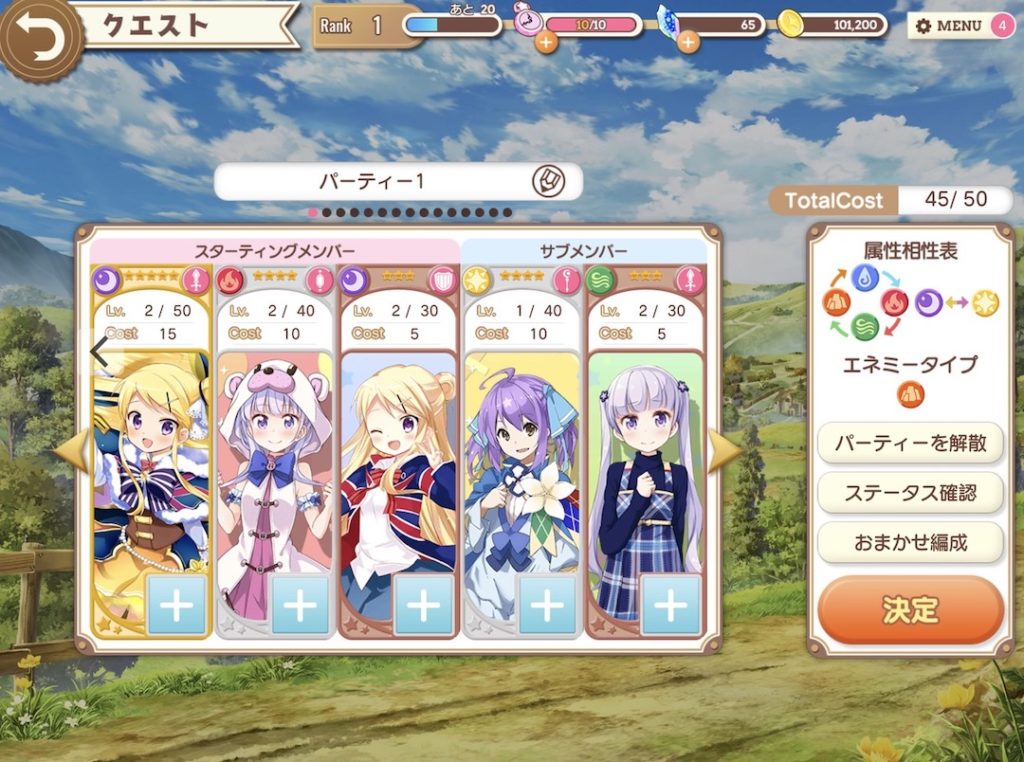
Task: Go back using the return arrow button
Action: coord(38,36)
